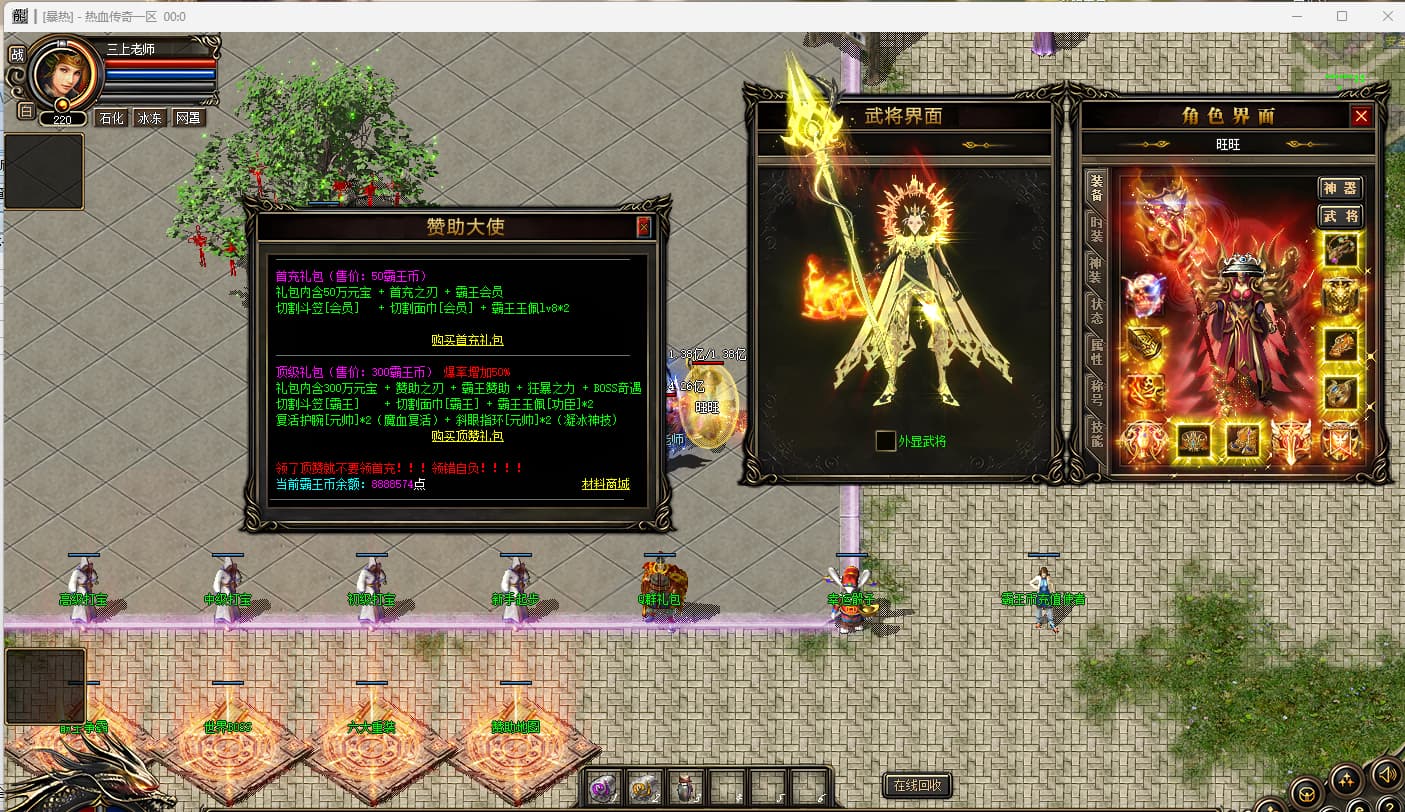Toggle the 外显武将 checkbox
The image size is (1405, 812).
tap(885, 441)
